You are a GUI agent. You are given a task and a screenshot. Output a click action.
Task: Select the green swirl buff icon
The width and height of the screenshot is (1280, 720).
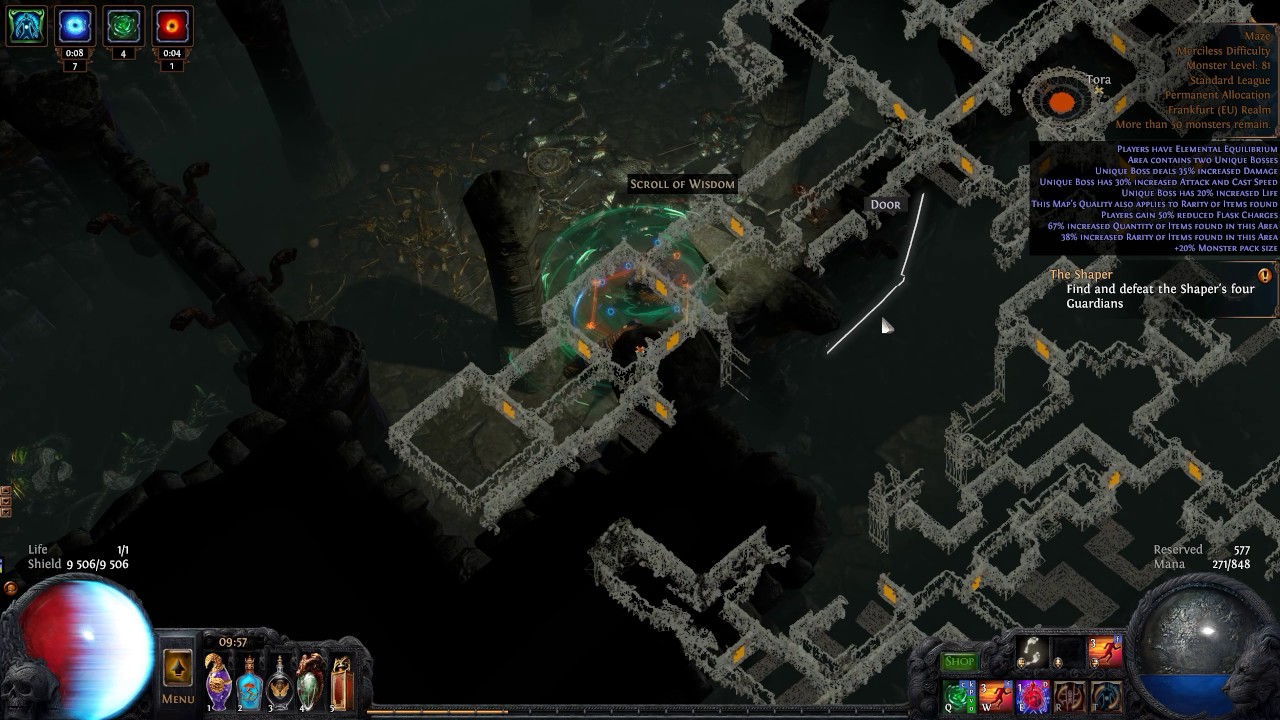[x=123, y=27]
